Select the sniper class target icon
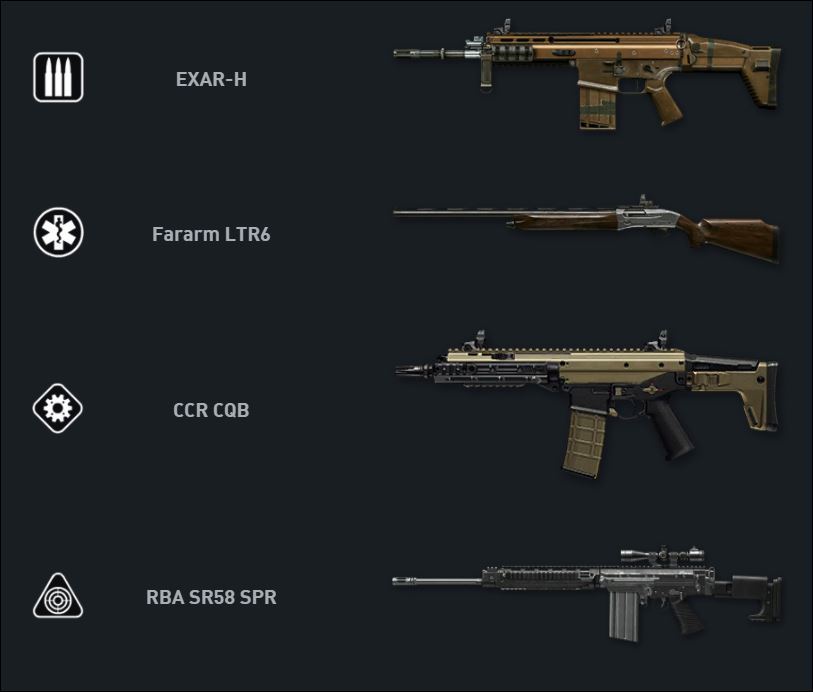The image size is (813, 692). pos(58,597)
